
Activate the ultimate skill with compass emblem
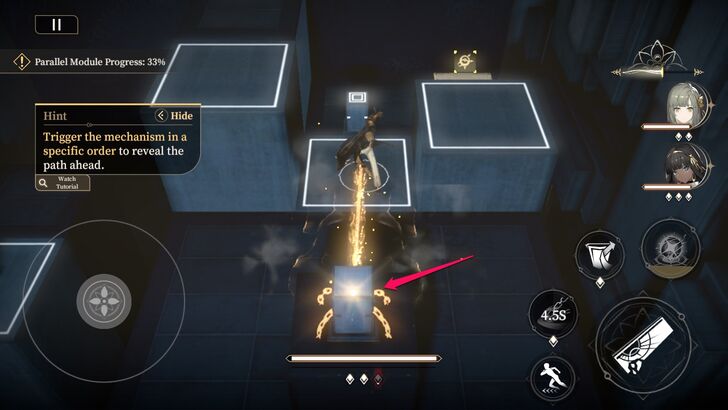point(664,246)
